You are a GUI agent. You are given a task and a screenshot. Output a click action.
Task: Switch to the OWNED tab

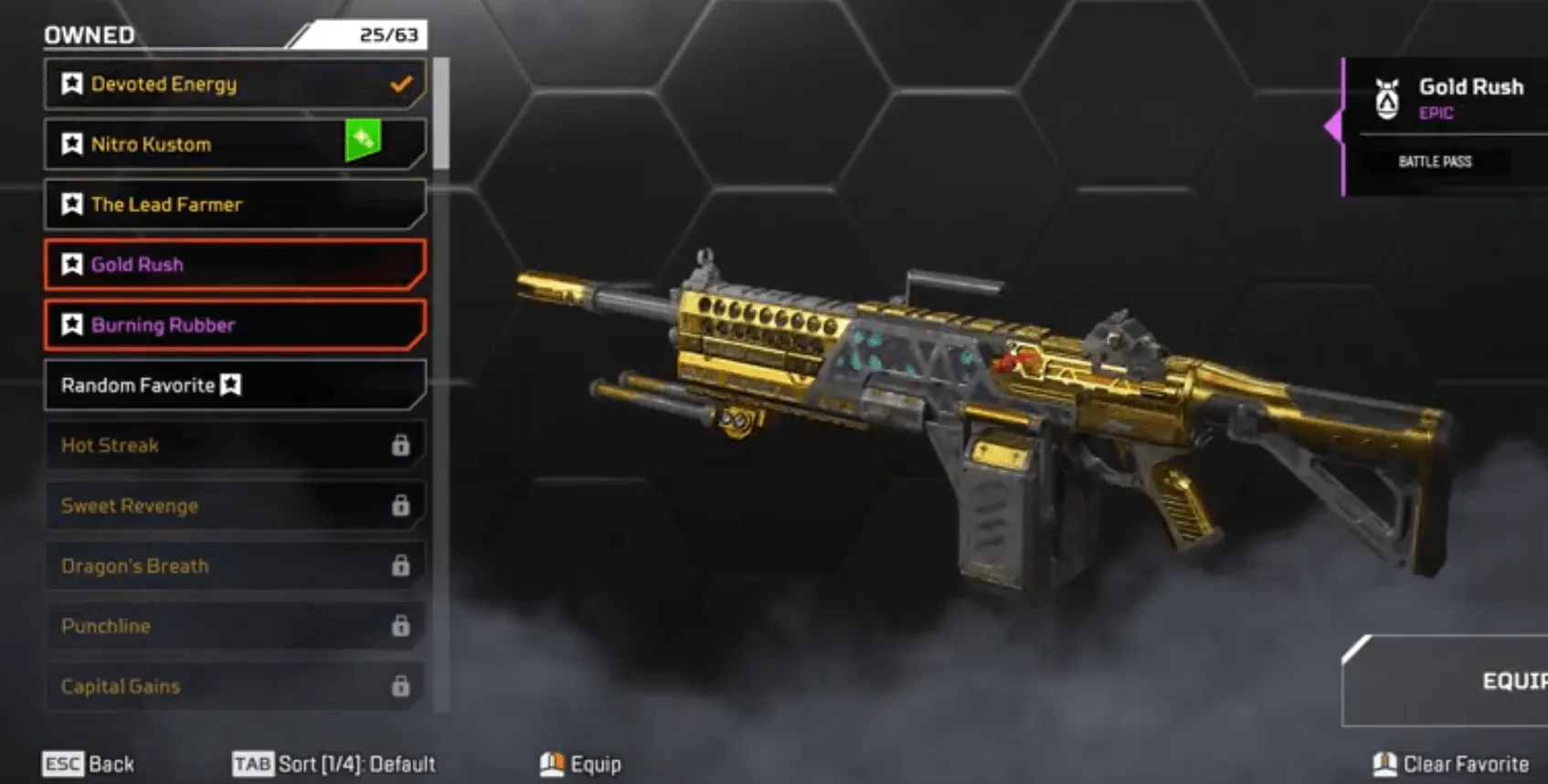pos(89,34)
